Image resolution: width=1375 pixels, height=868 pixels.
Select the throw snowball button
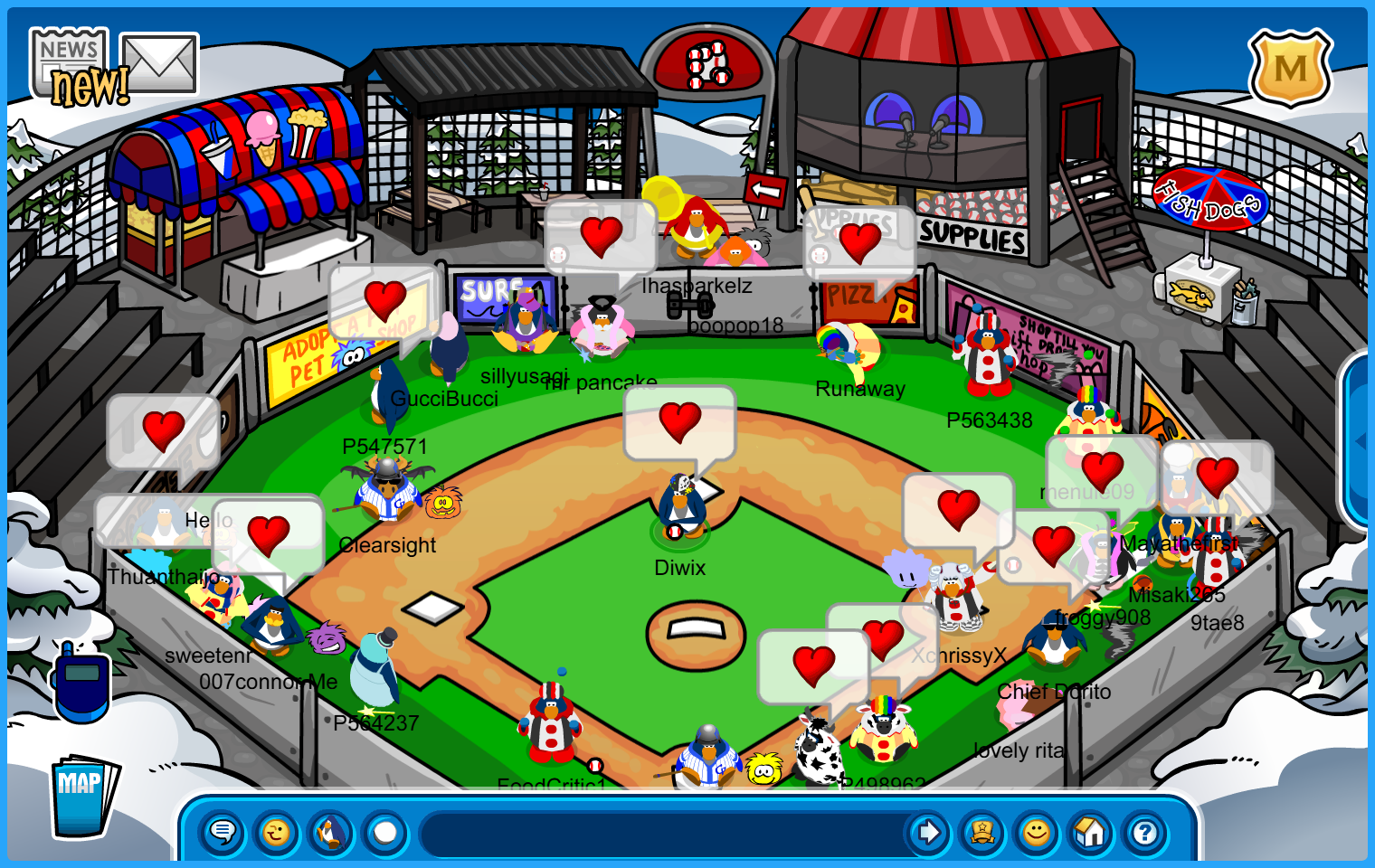coord(385,832)
